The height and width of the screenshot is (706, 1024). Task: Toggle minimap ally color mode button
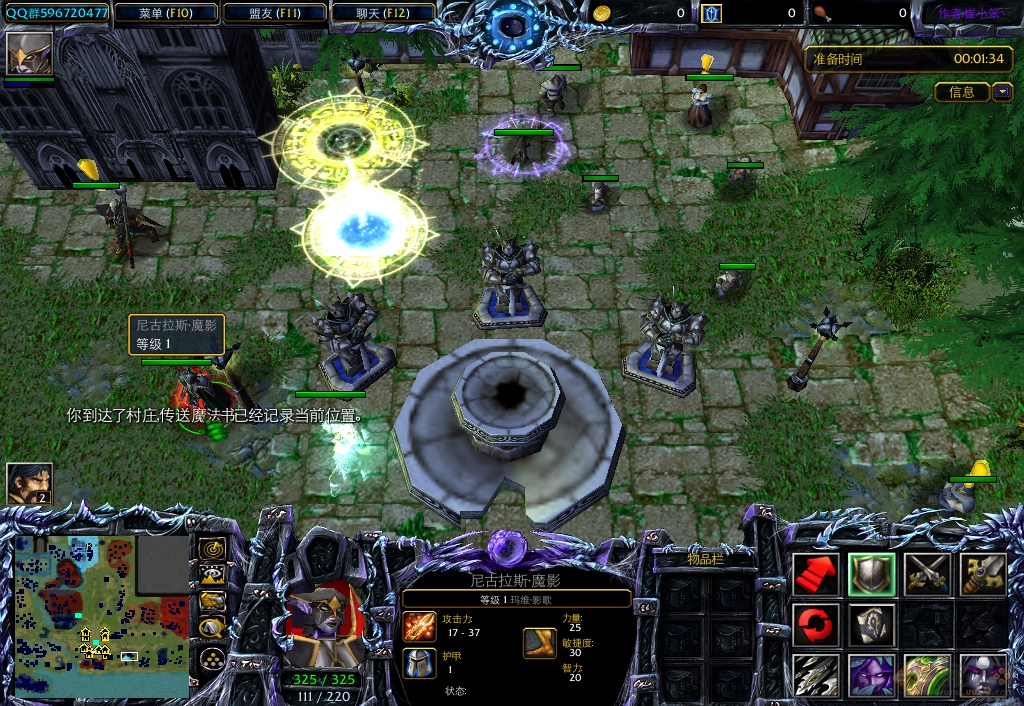[211, 601]
